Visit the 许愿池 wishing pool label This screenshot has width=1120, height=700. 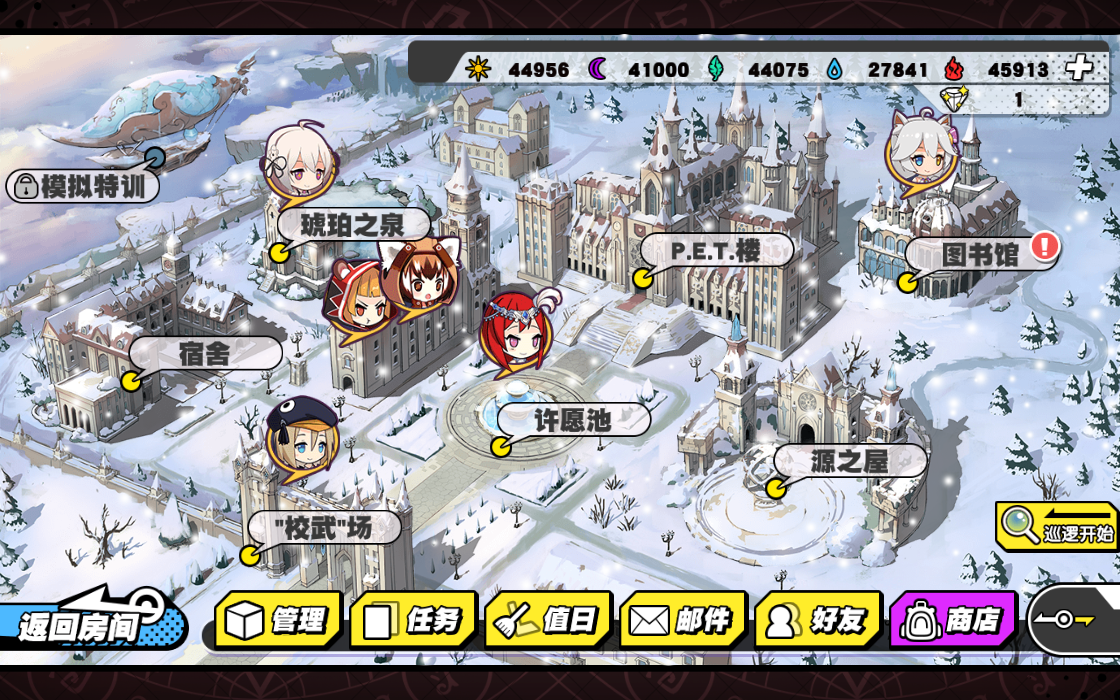pyautogui.click(x=572, y=421)
